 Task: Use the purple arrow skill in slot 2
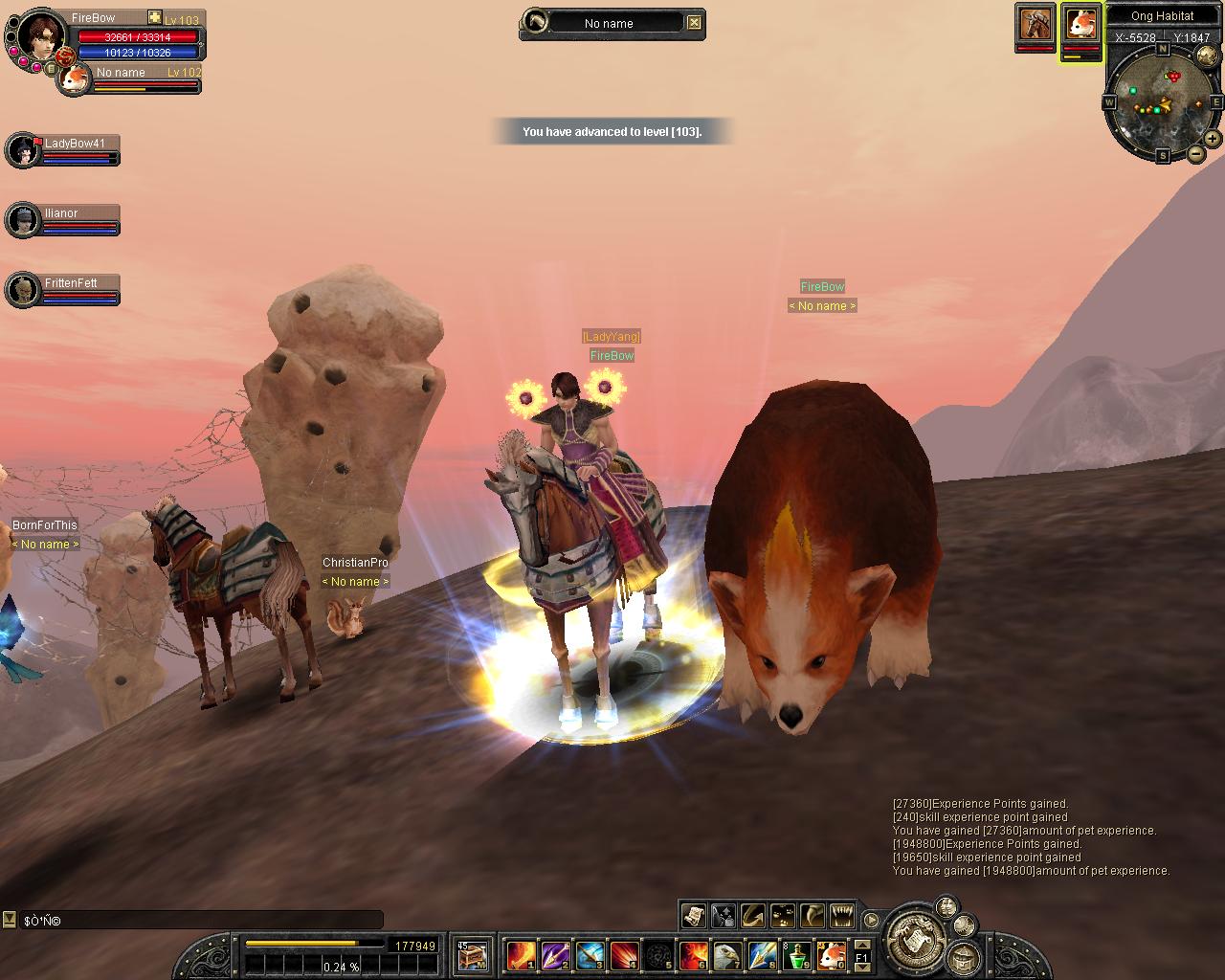pos(555,955)
